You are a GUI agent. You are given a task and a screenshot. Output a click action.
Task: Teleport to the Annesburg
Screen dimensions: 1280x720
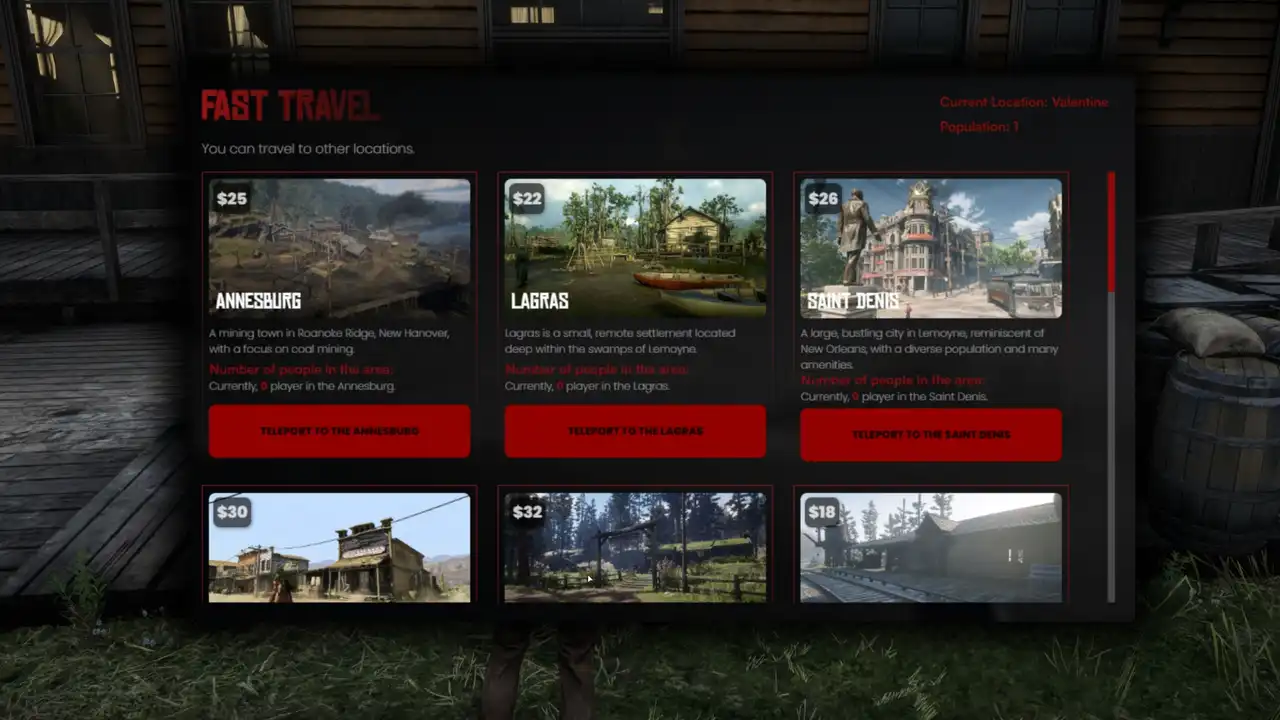point(339,431)
